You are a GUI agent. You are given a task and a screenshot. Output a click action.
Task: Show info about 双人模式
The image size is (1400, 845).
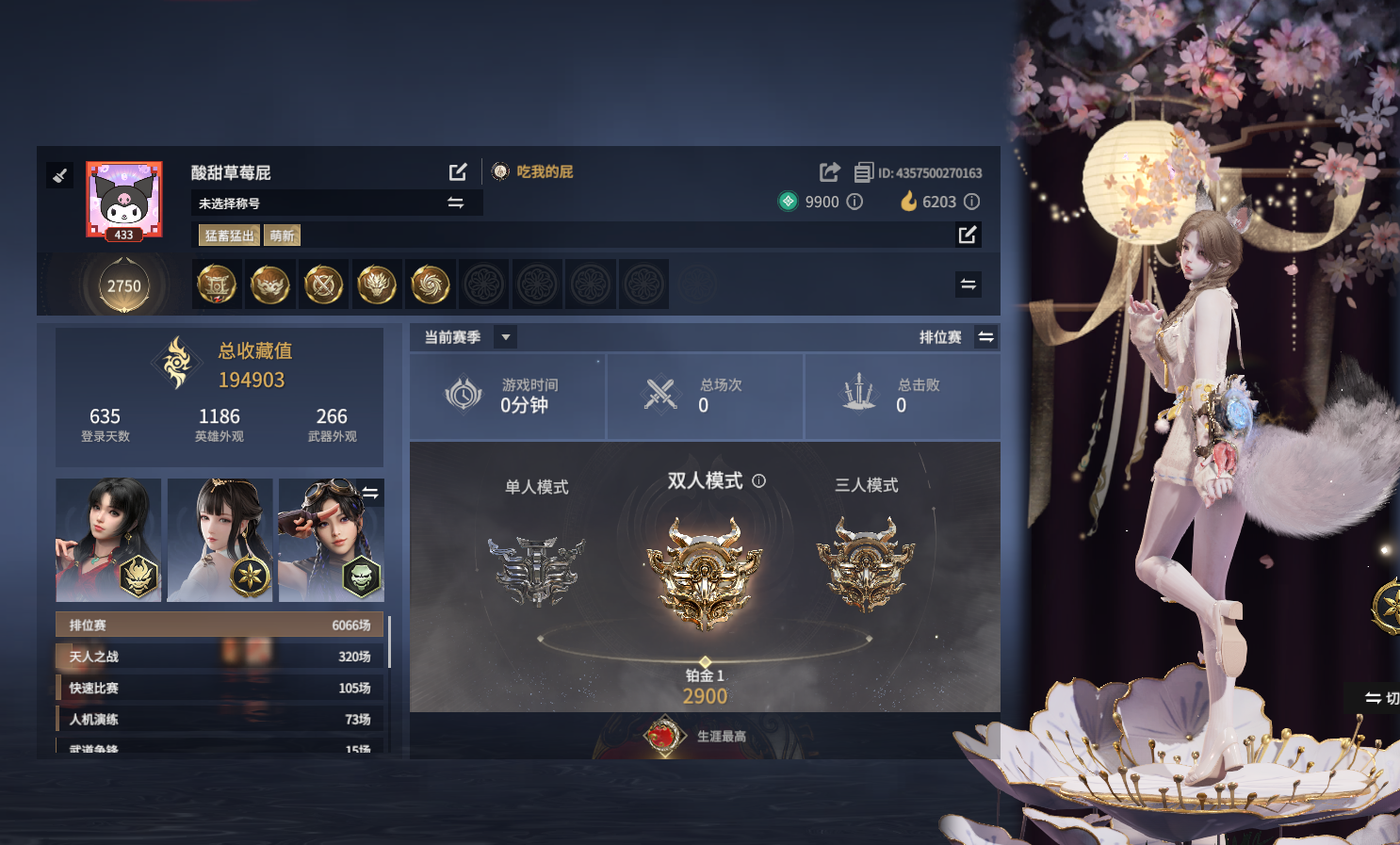click(x=759, y=480)
